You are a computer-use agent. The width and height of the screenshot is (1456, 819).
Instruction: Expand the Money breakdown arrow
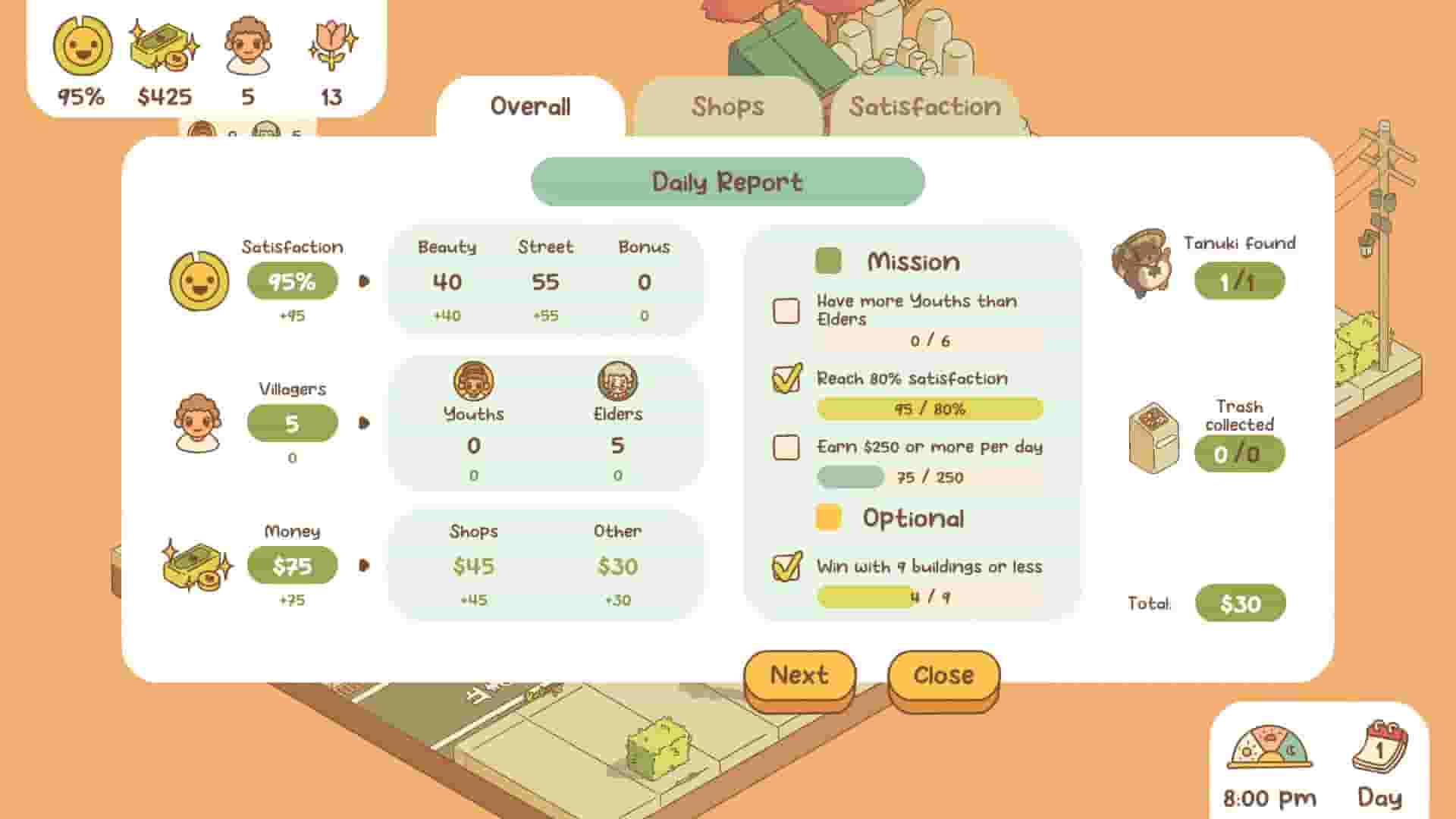(363, 565)
